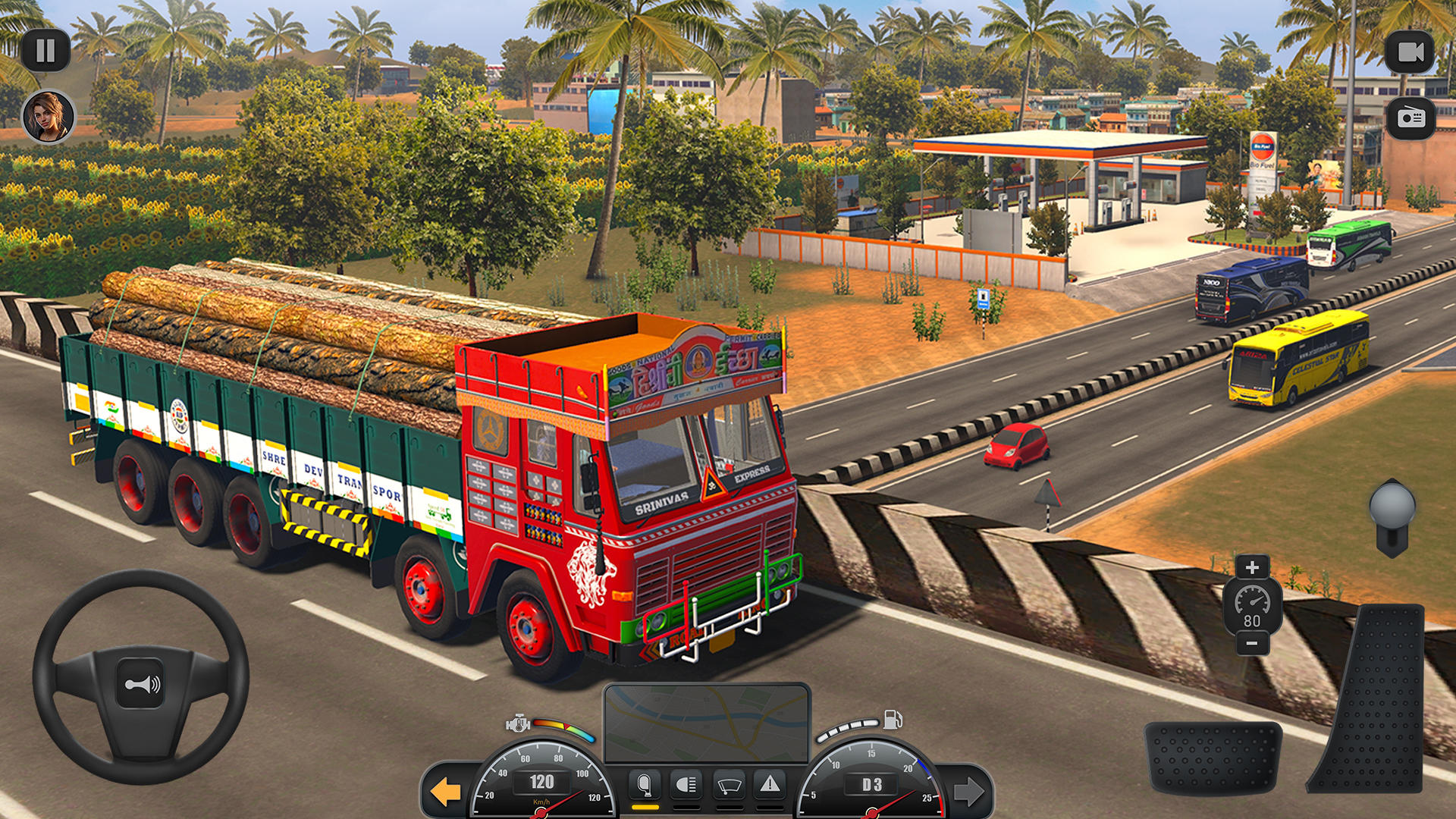Activate the windshield wipers

(x=729, y=784)
